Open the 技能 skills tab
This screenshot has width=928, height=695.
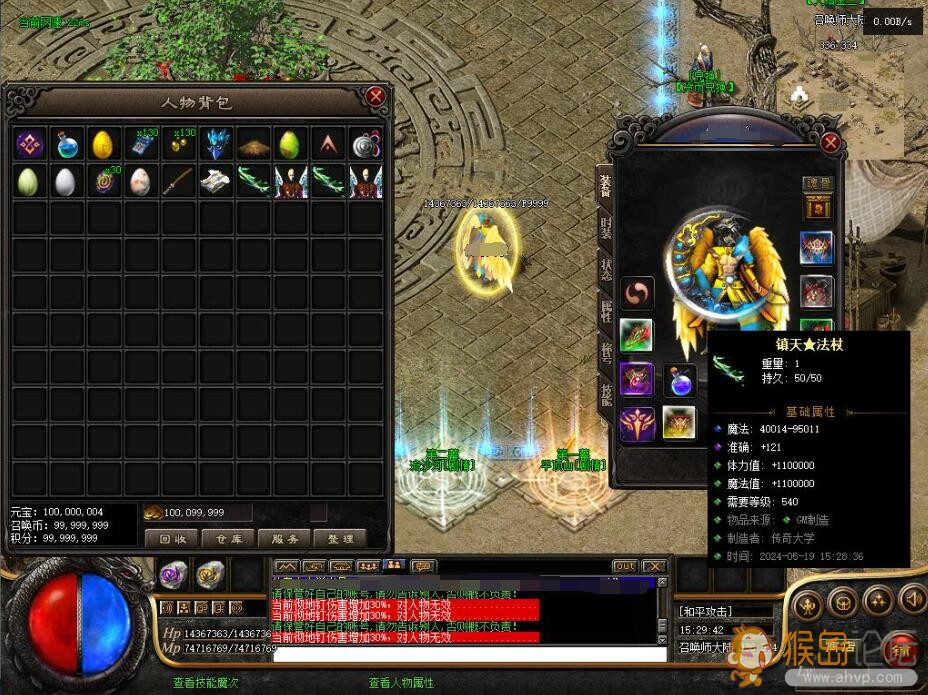click(x=606, y=394)
